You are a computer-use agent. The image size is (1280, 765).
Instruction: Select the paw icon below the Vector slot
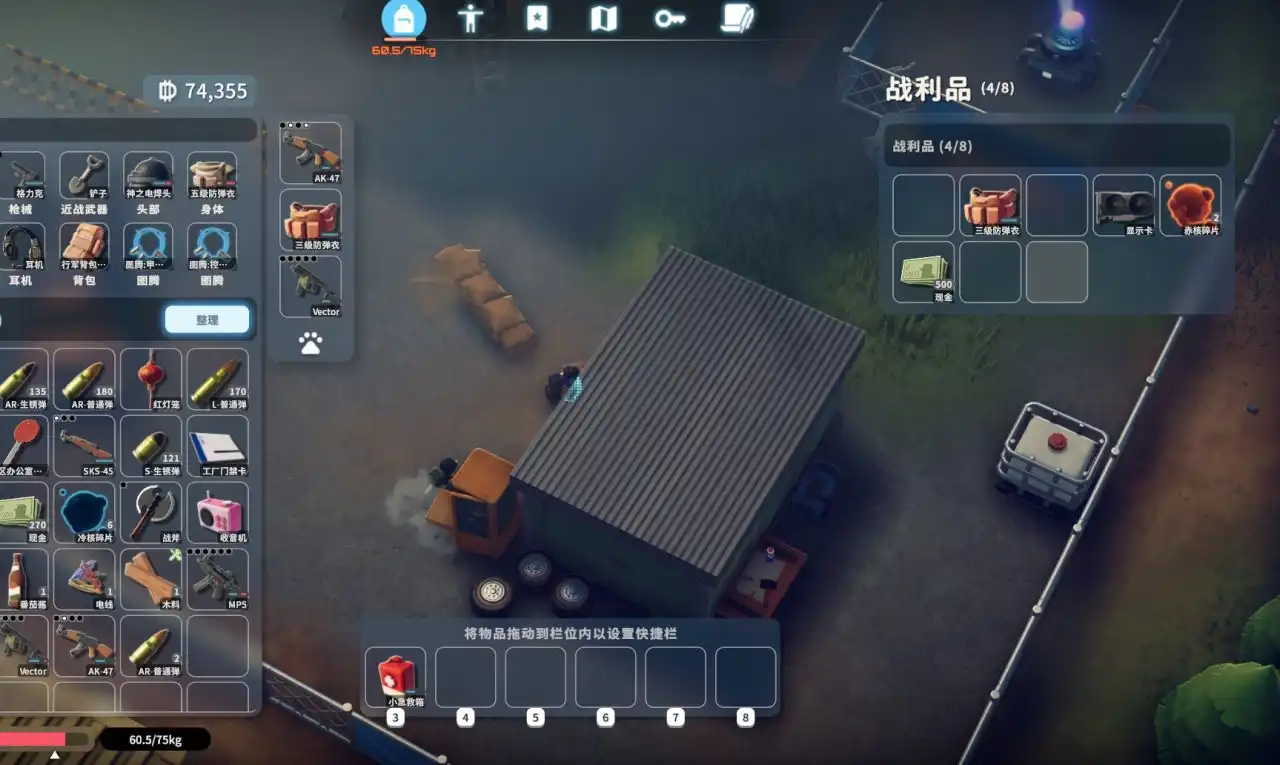tap(313, 343)
